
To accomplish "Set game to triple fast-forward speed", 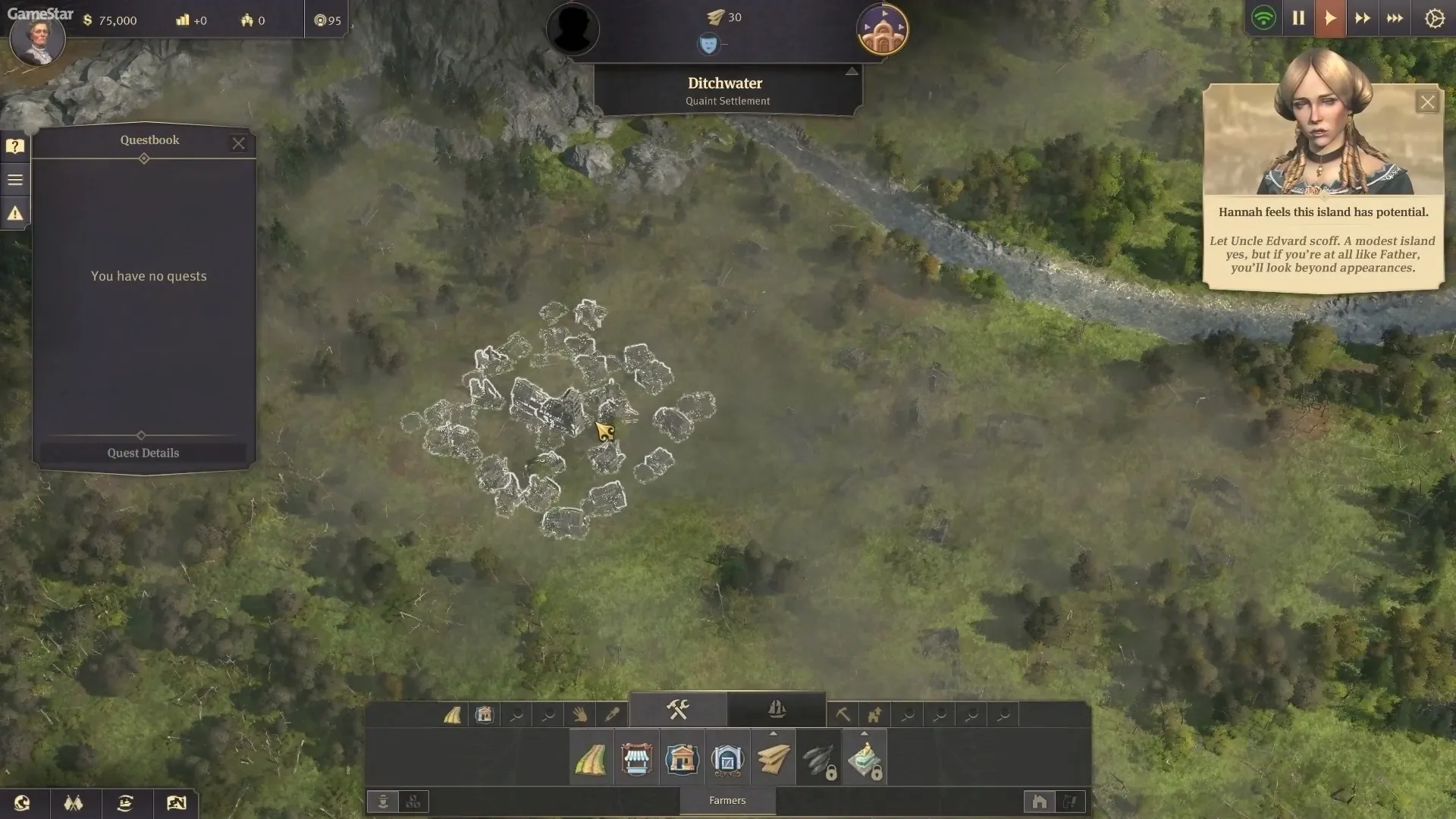I will coord(1395,18).
